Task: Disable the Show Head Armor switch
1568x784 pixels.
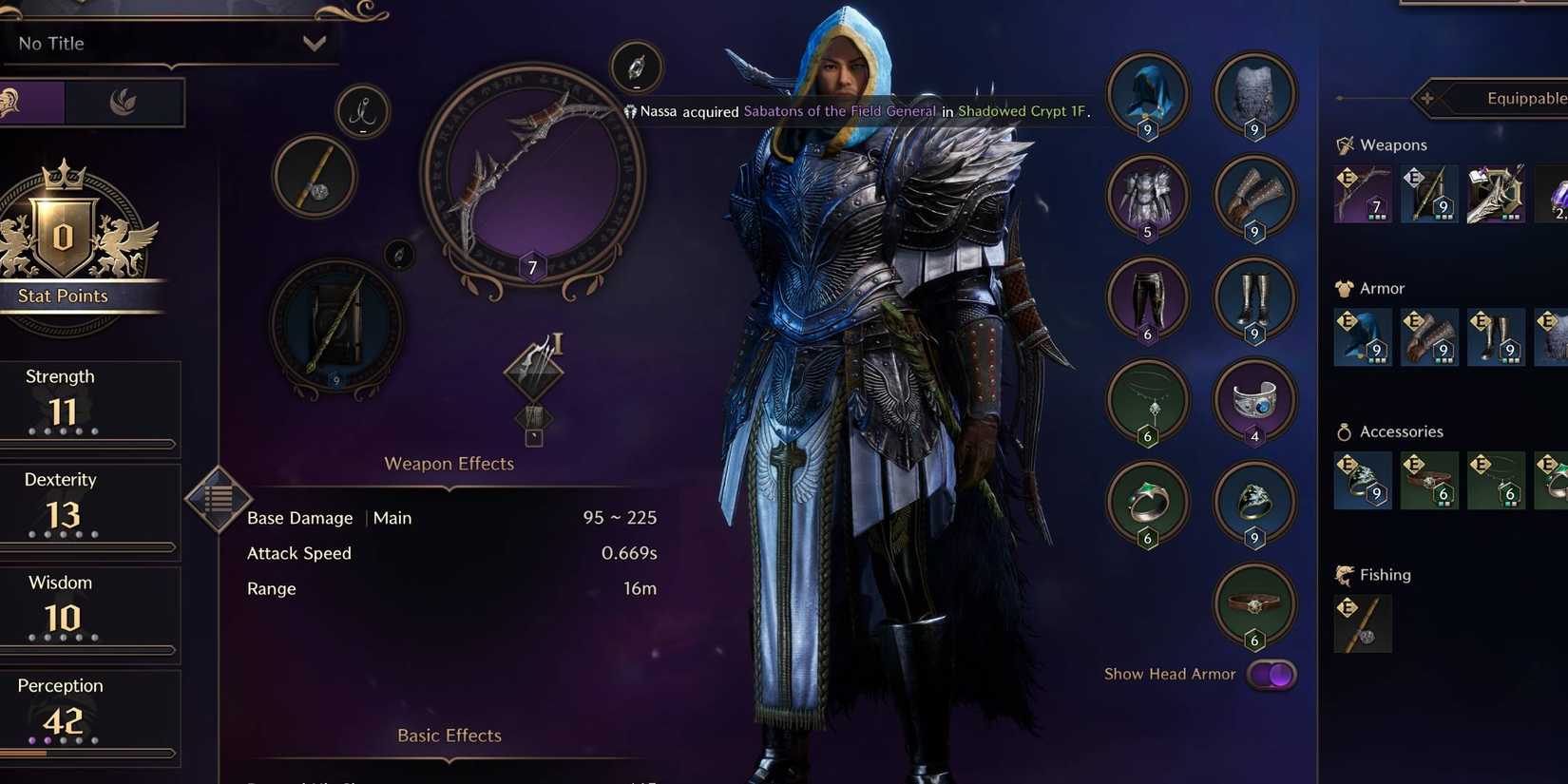Action: point(1271,674)
